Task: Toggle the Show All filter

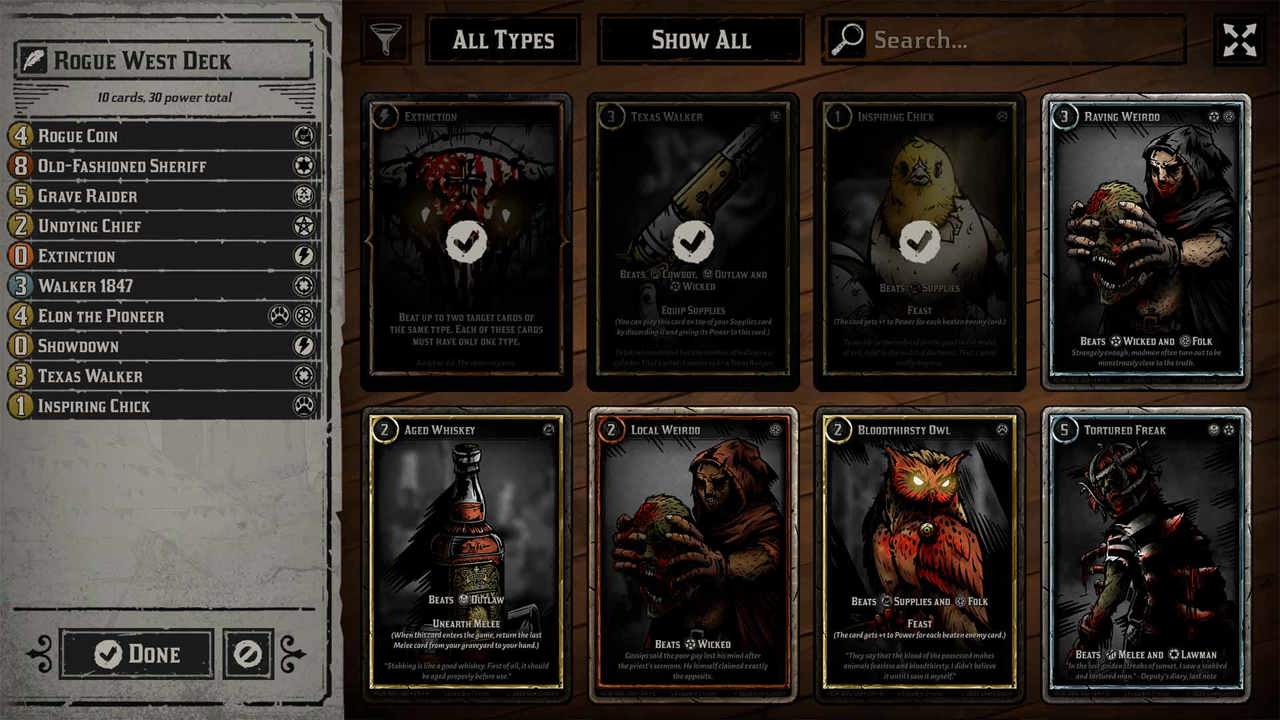Action: (x=700, y=40)
